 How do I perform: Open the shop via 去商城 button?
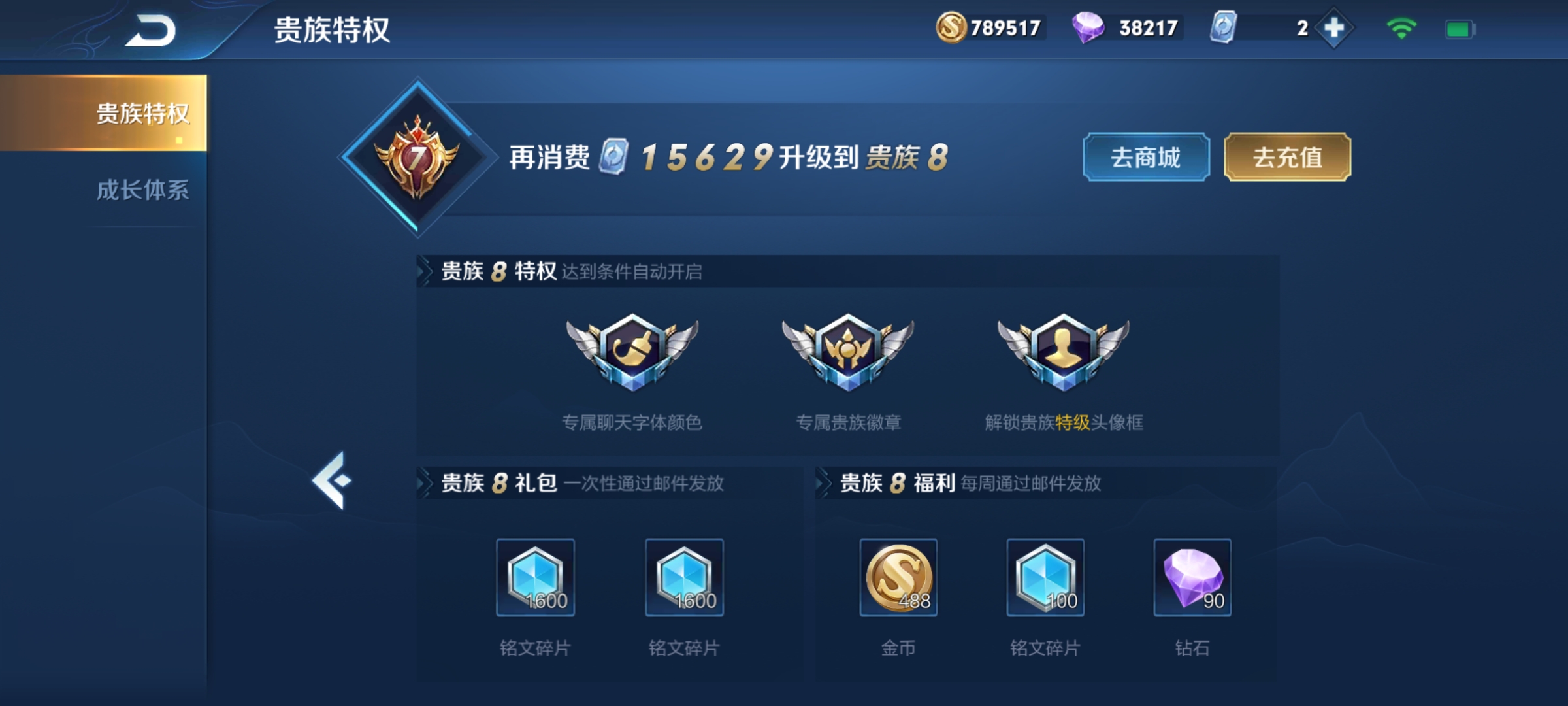coord(1147,156)
